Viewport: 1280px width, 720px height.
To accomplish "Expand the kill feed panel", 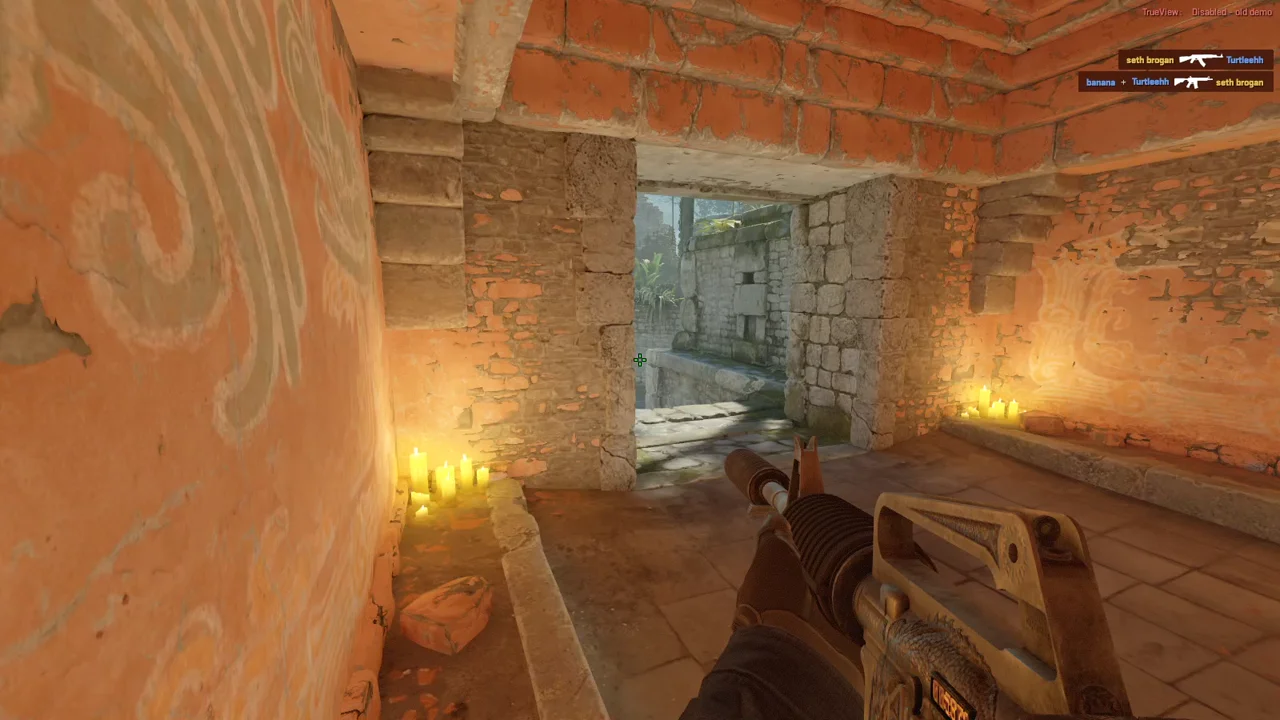I will (1175, 71).
